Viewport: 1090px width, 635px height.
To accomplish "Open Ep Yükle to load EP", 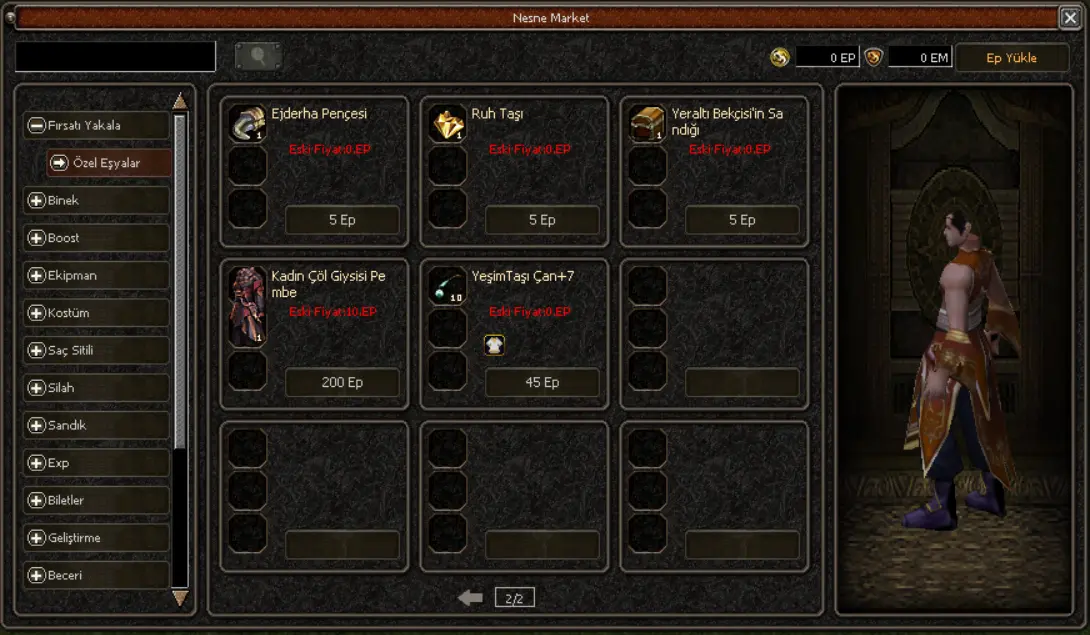I will (1011, 58).
